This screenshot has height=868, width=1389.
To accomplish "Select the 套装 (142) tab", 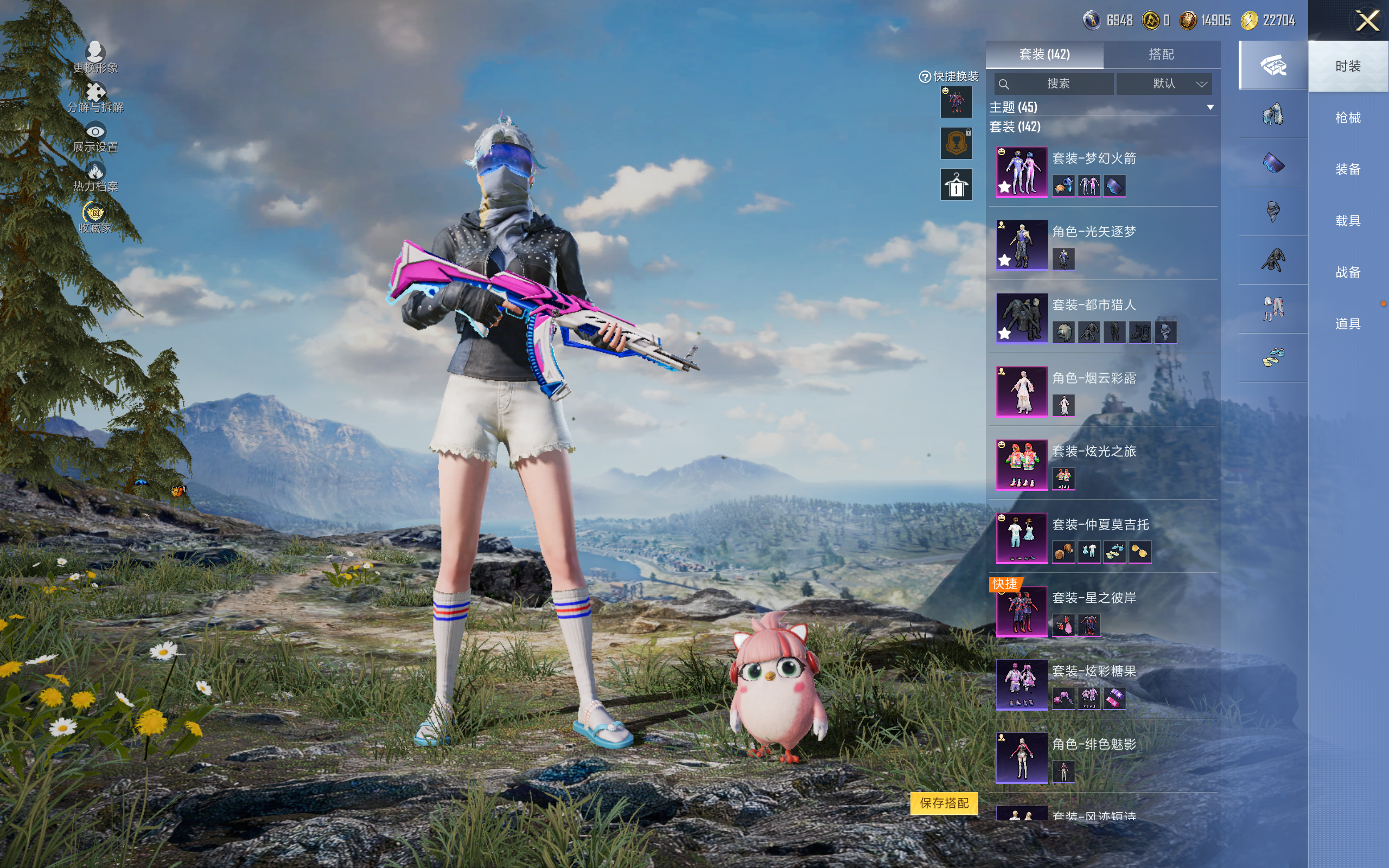I will click(1044, 55).
